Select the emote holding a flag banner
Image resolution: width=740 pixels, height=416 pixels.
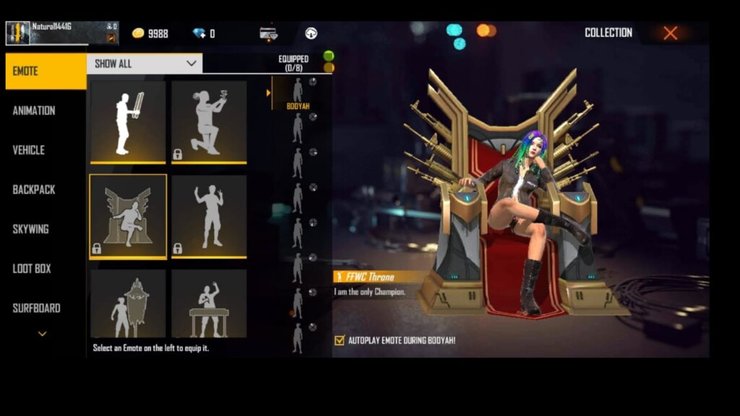[128, 121]
